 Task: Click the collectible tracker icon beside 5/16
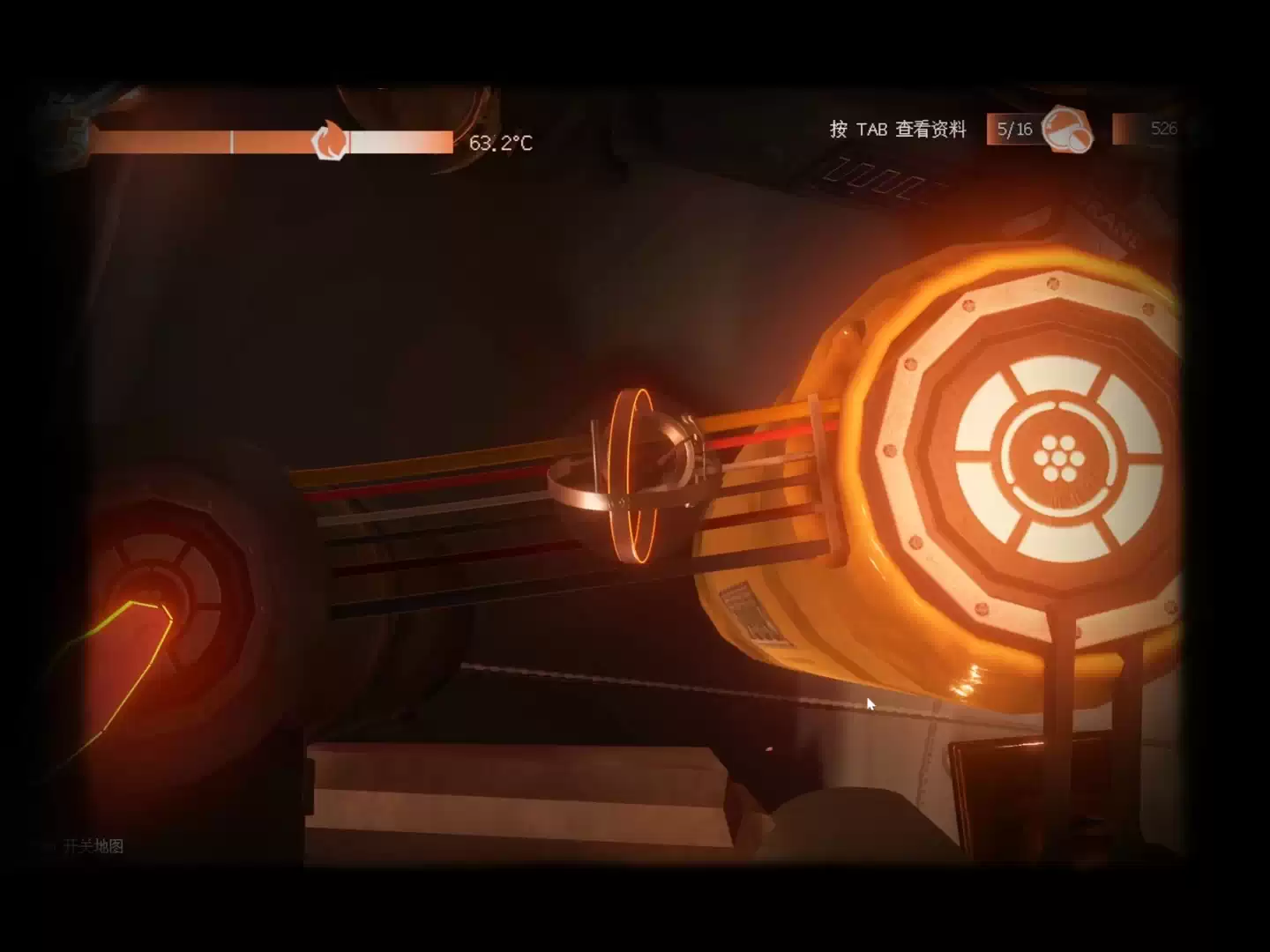pyautogui.click(x=1066, y=130)
